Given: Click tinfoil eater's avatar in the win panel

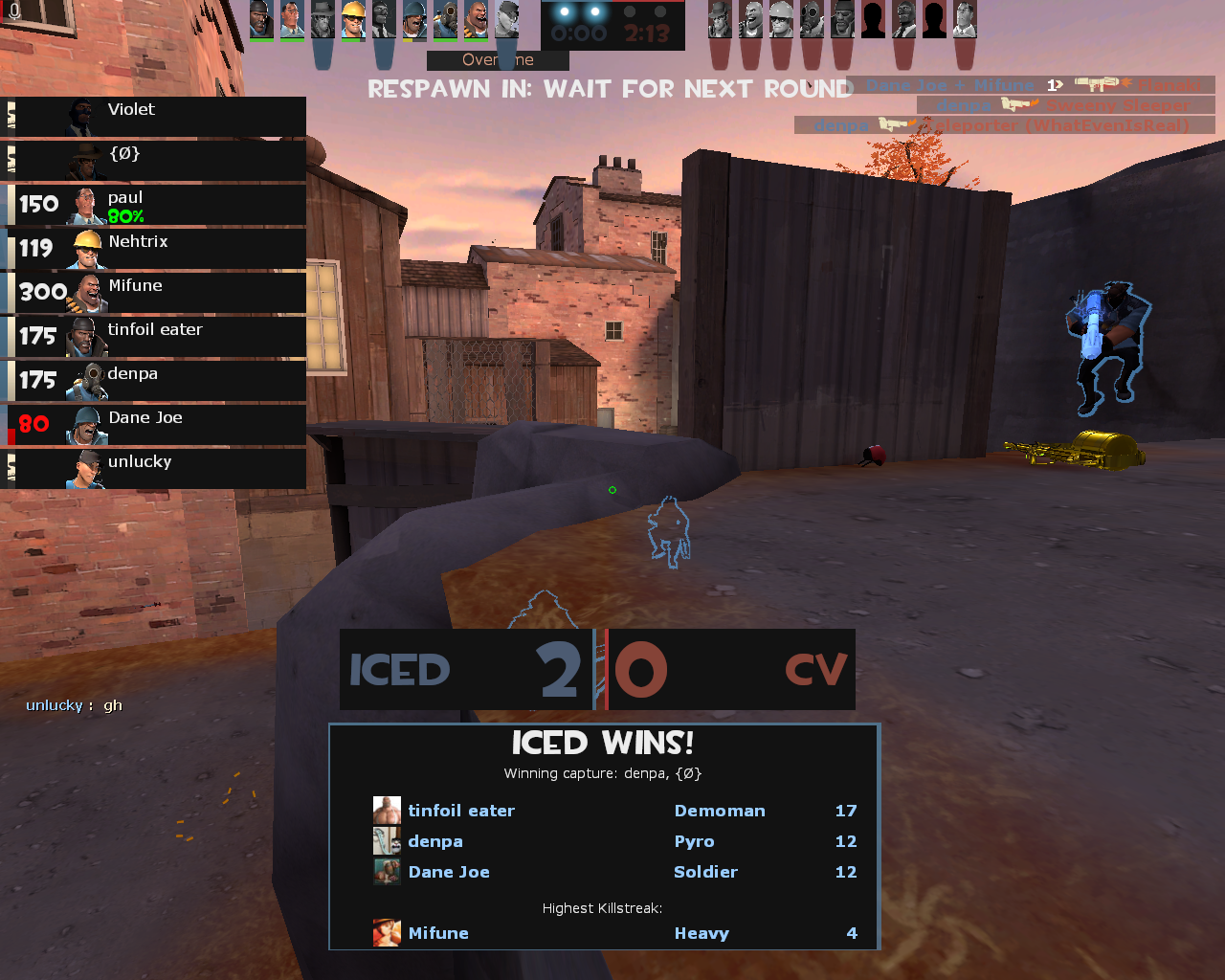Looking at the screenshot, I should [x=387, y=811].
